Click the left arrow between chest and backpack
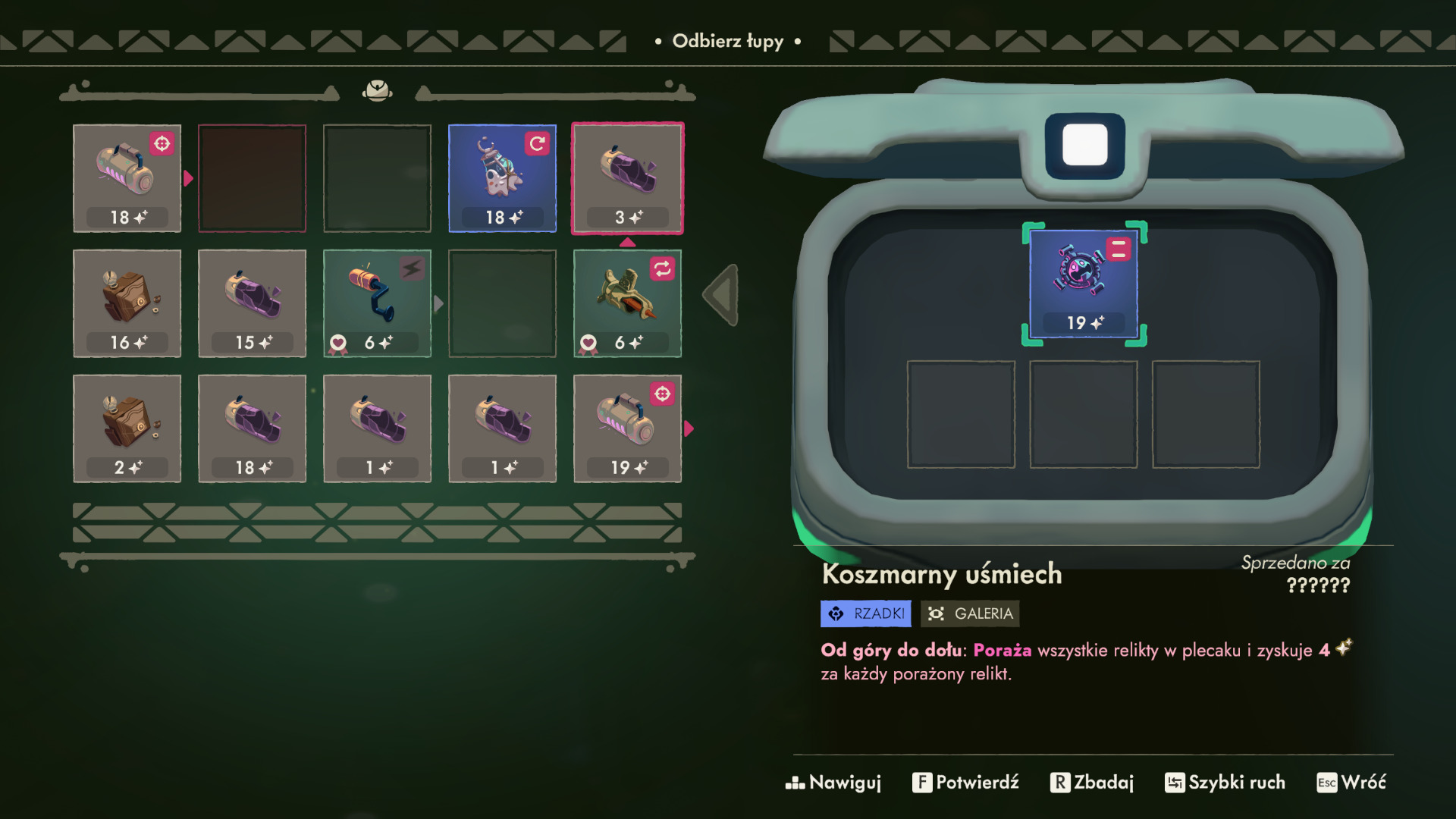Viewport: 1456px width, 819px height. [x=721, y=295]
